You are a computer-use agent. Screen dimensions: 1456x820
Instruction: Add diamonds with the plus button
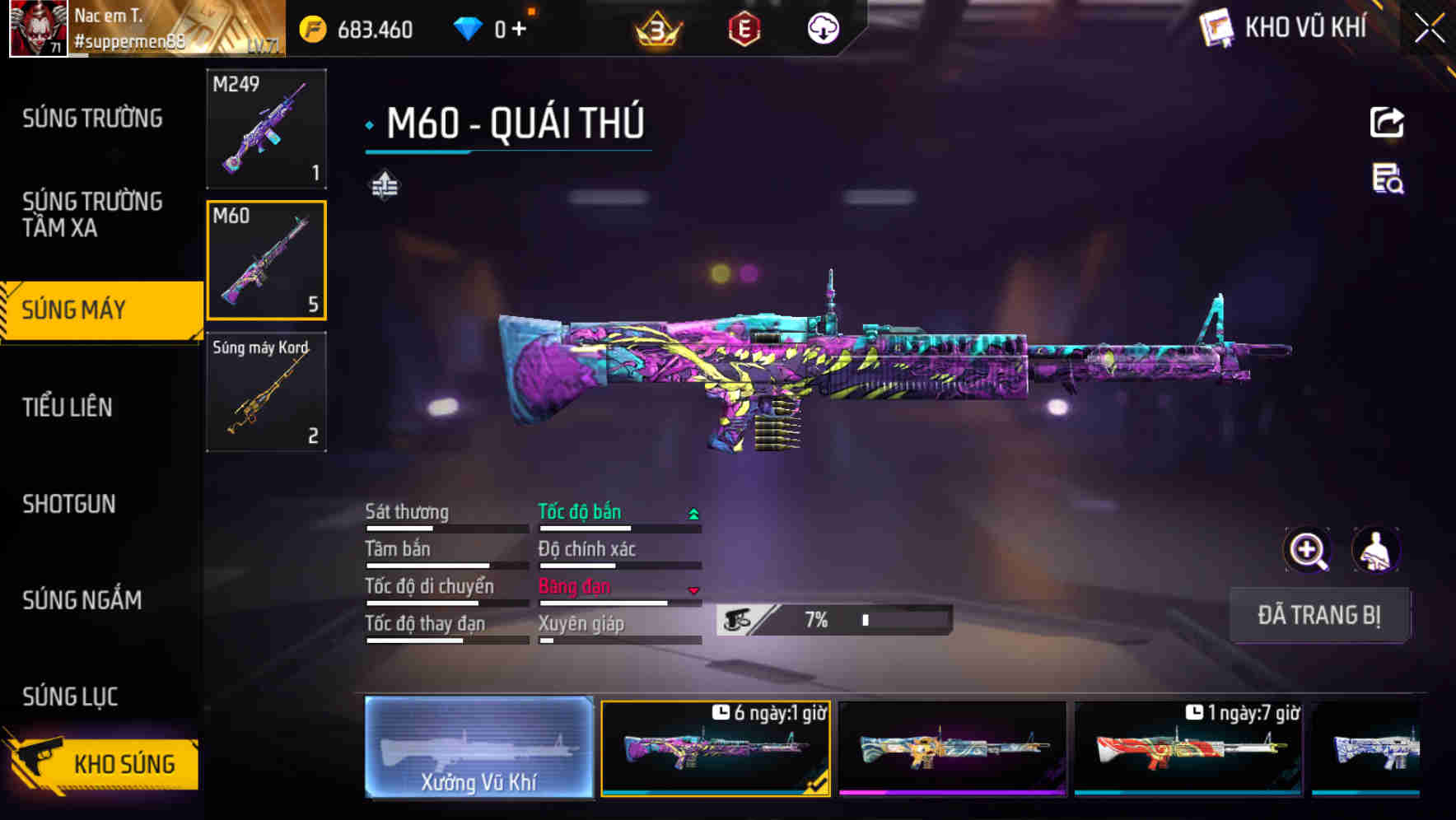[519, 30]
